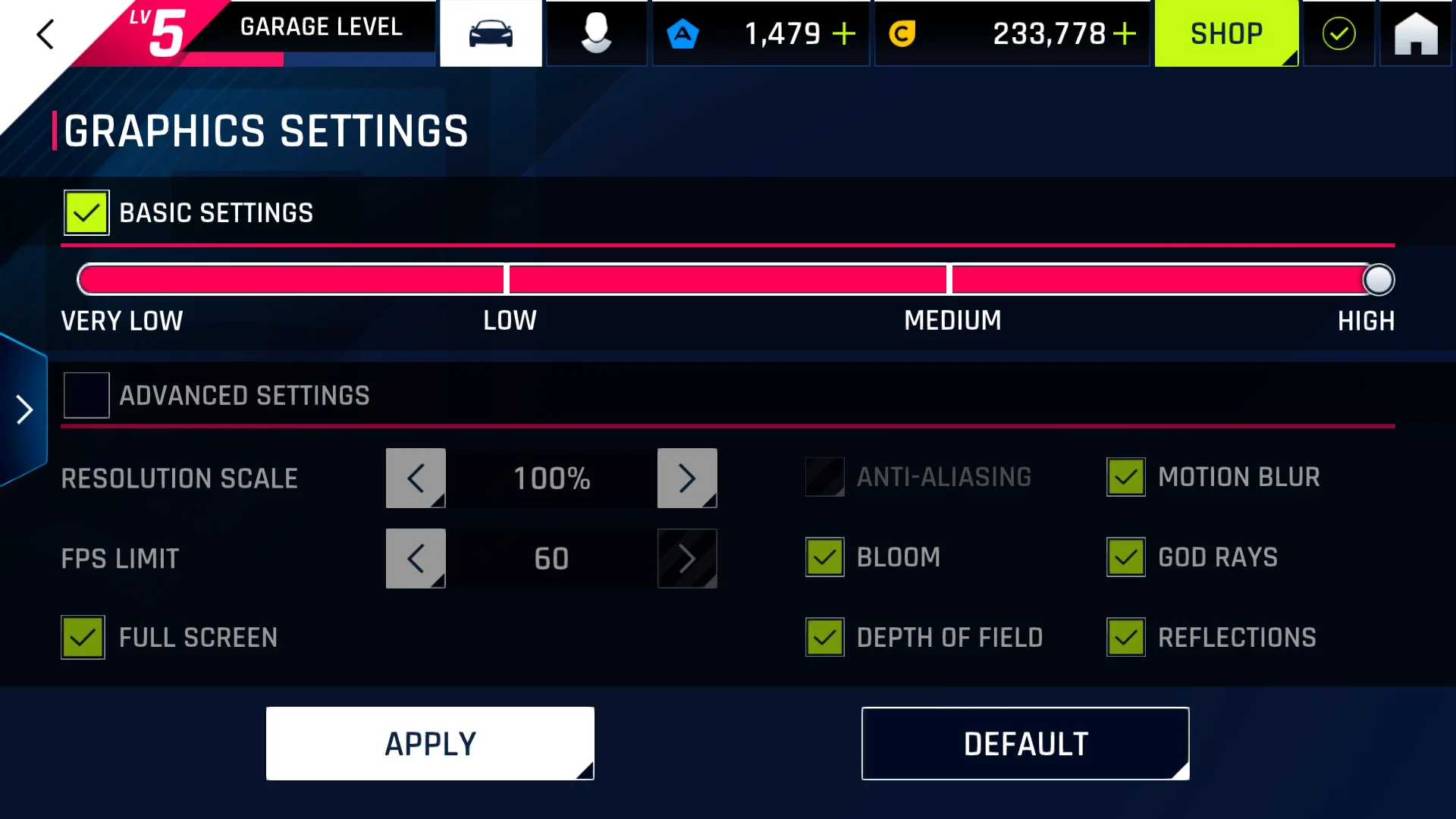Decrease the Resolution Scale value
Screen dimensions: 1456x819
click(x=416, y=479)
